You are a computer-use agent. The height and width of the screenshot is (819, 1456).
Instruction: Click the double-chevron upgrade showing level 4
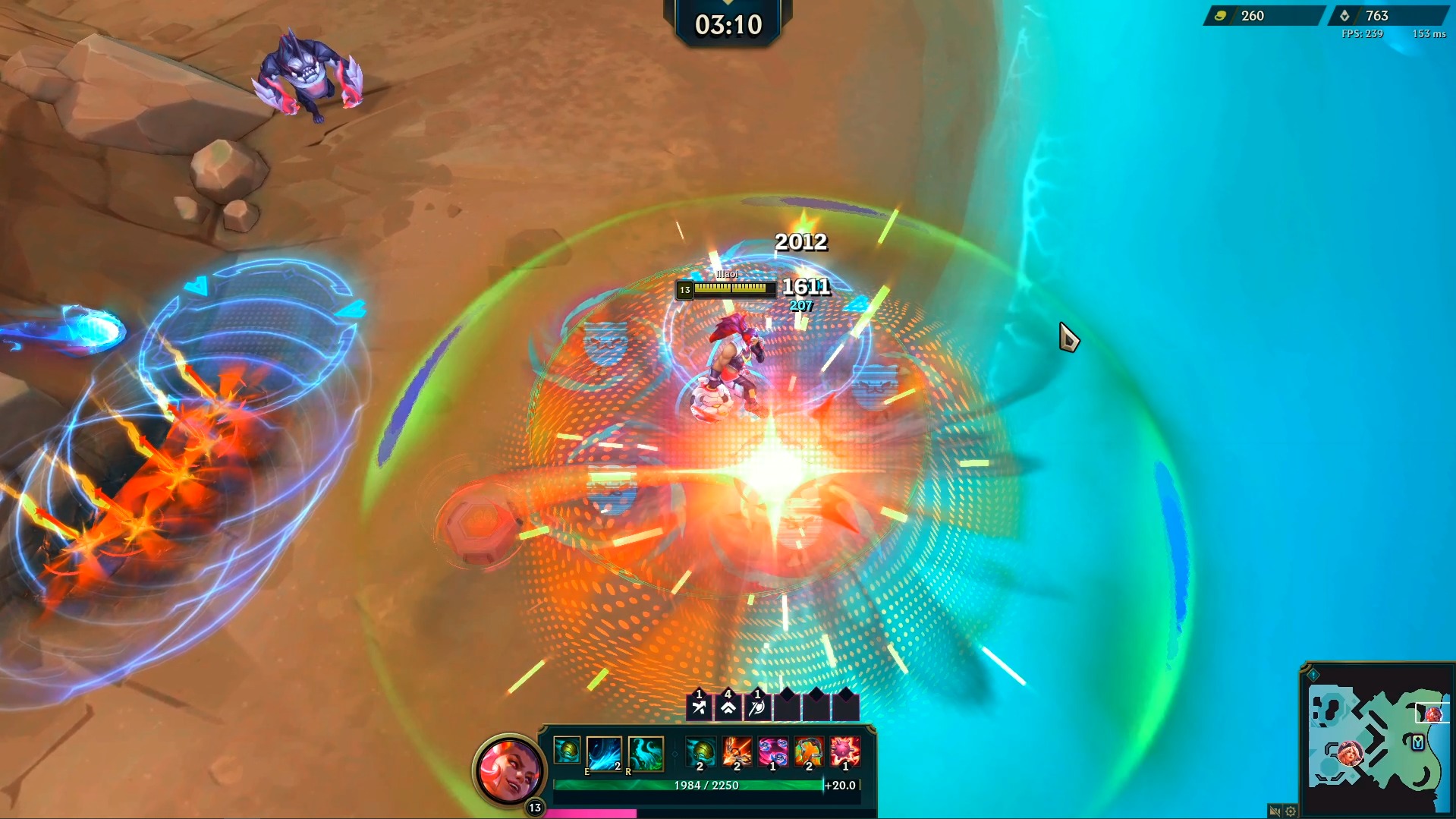(x=728, y=707)
